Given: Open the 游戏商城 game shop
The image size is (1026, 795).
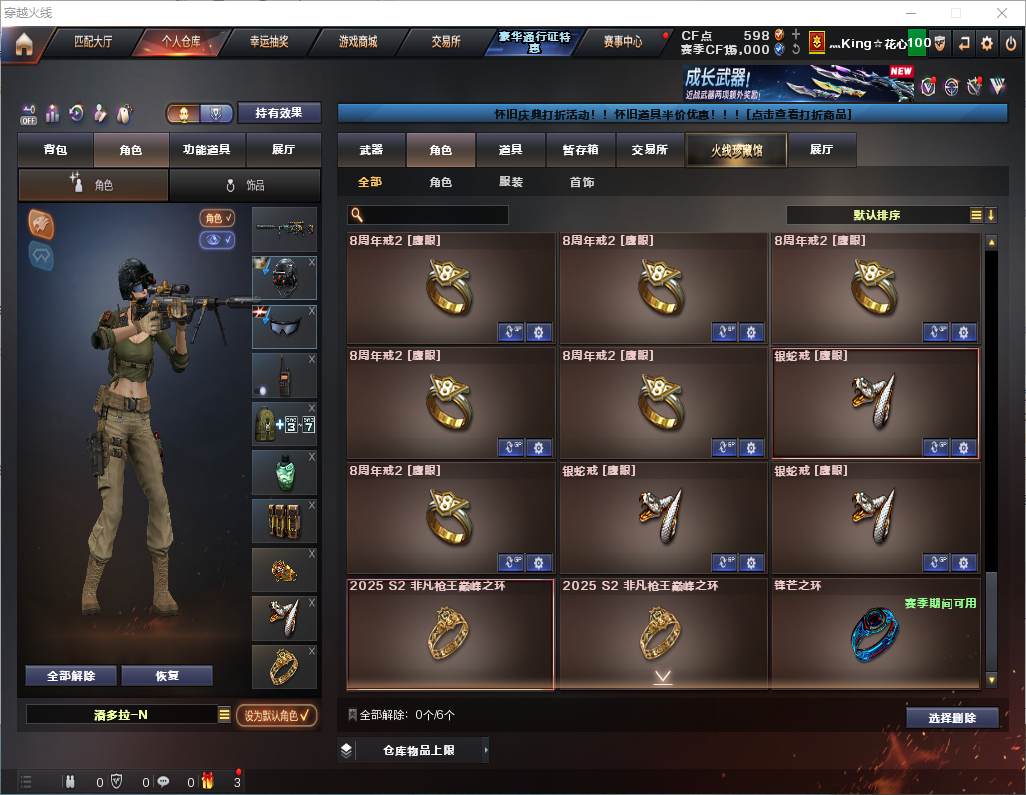Looking at the screenshot, I should click(x=358, y=42).
